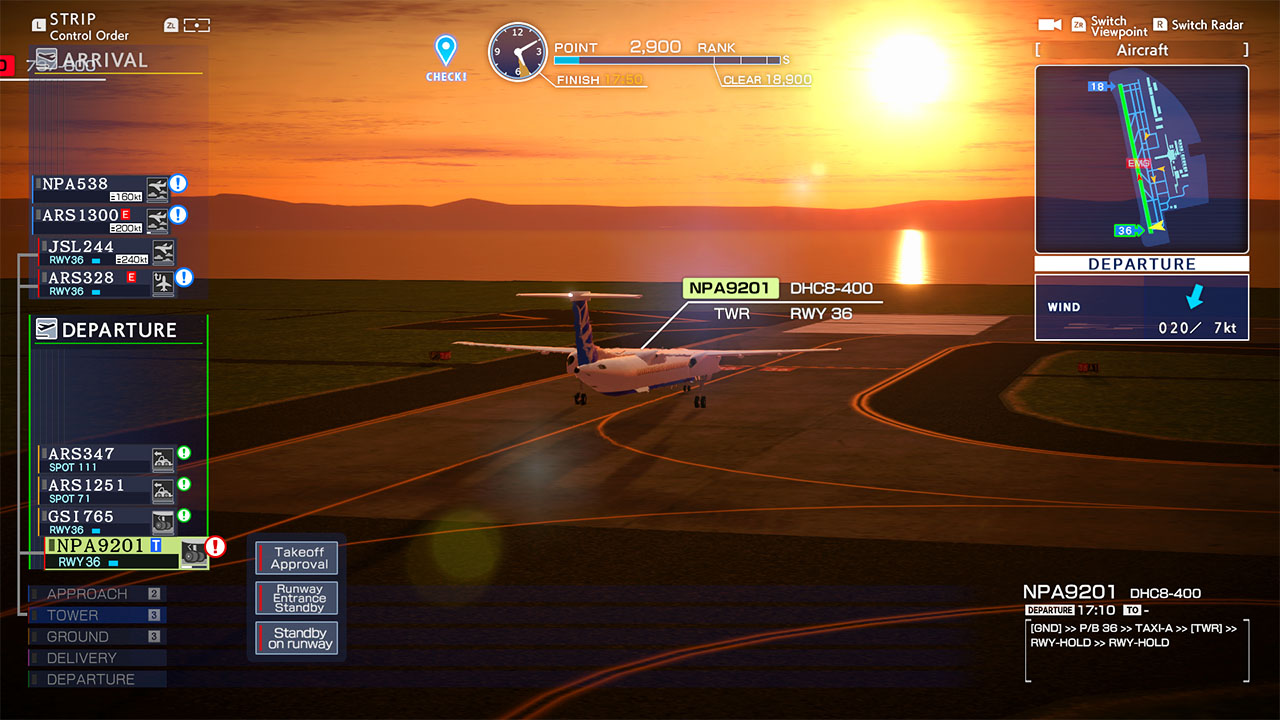This screenshot has height=720, width=1280.
Task: Click the pushback tug icon on ARS347 strip
Action: tap(163, 459)
